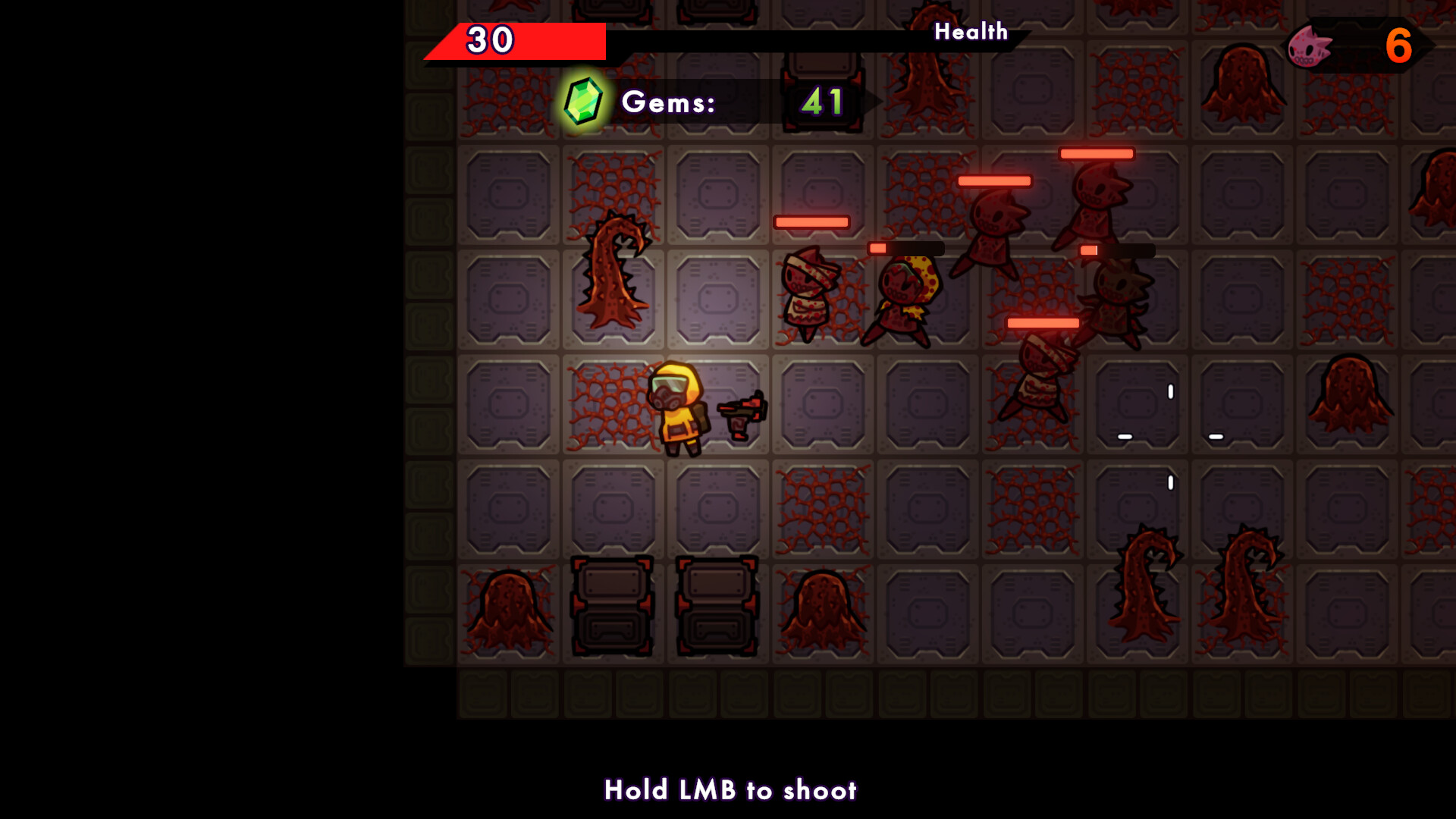Screen dimensions: 1456x819
Task: Click the Hold LMB to shoot hint text
Action: (x=730, y=790)
